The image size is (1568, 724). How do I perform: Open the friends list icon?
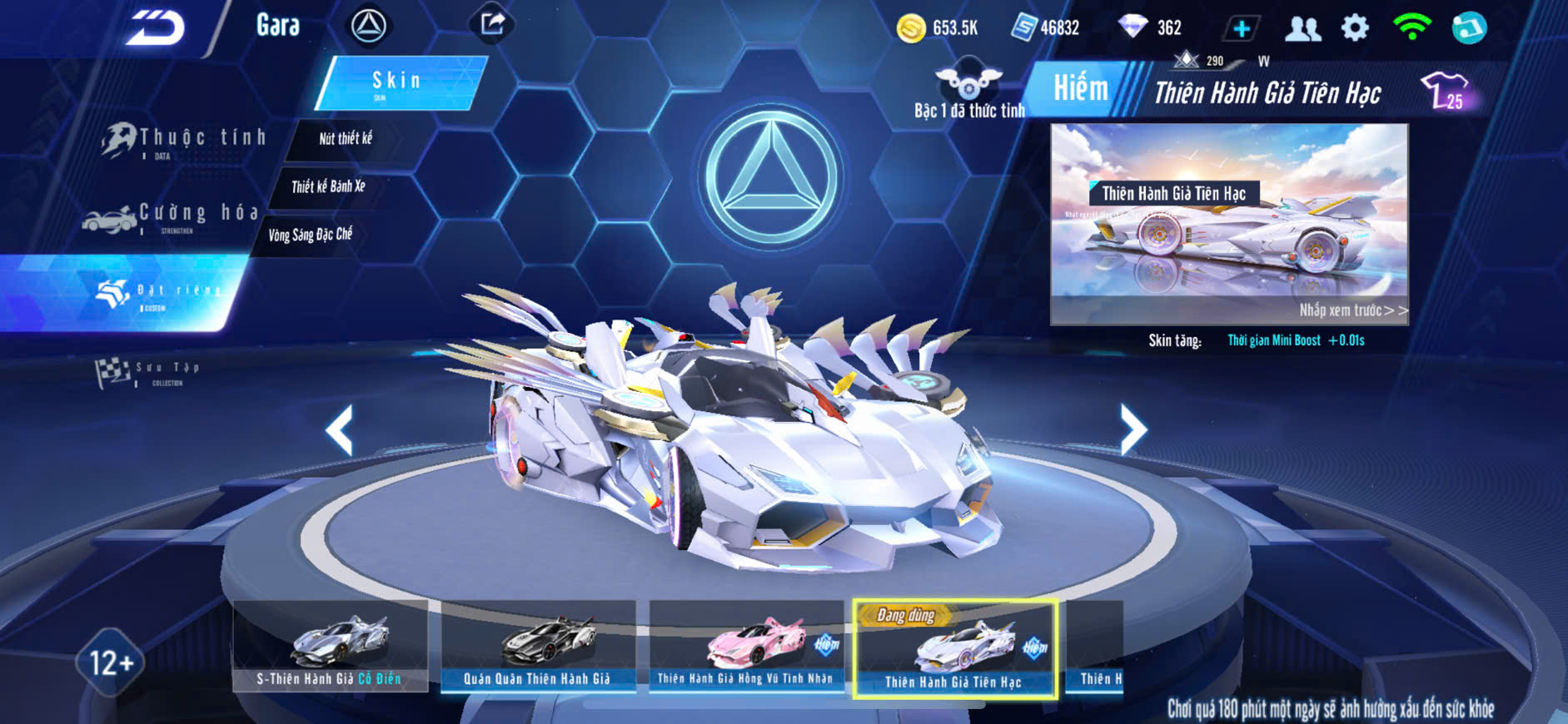1302,28
